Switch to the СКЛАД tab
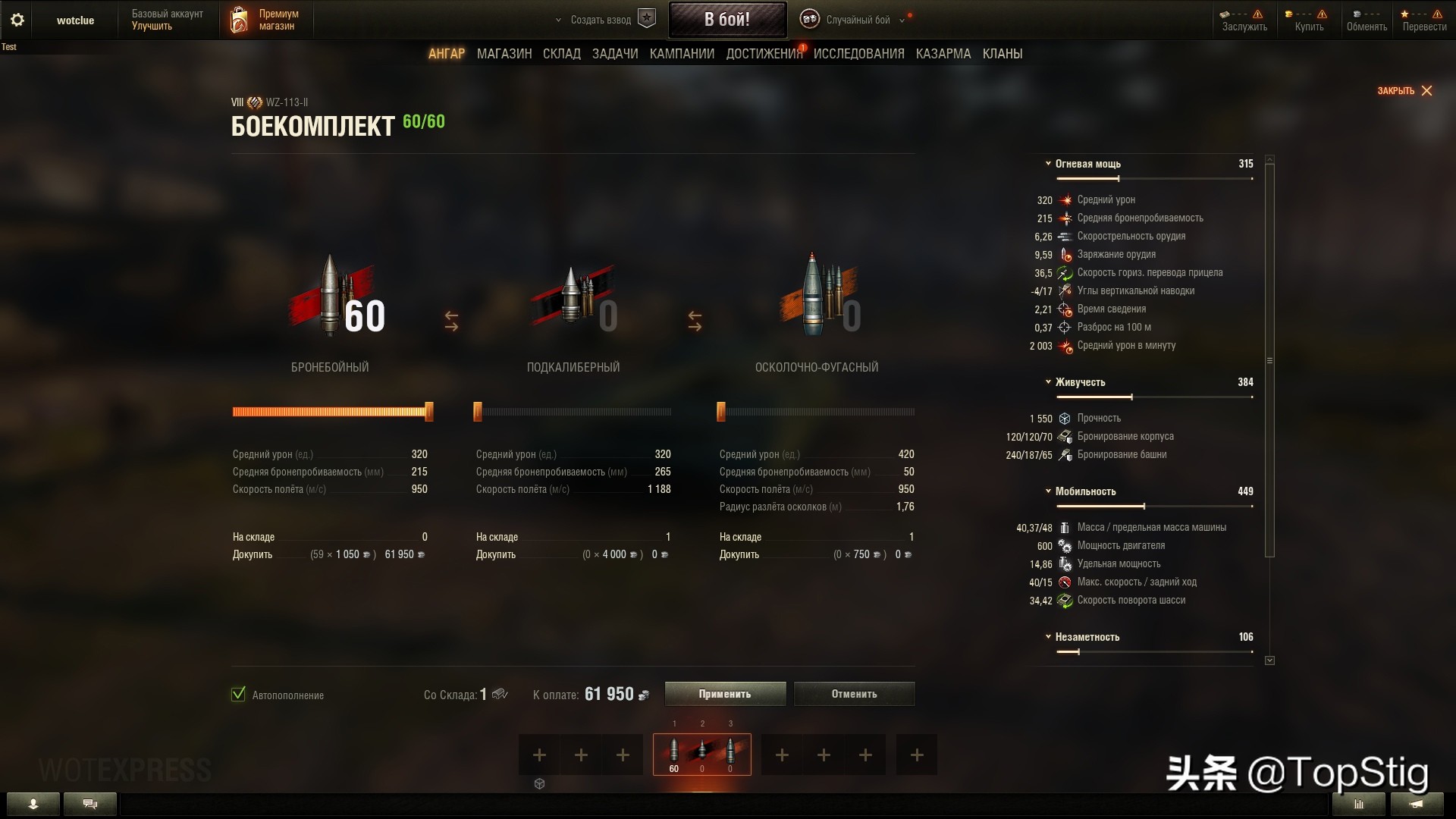 (562, 54)
